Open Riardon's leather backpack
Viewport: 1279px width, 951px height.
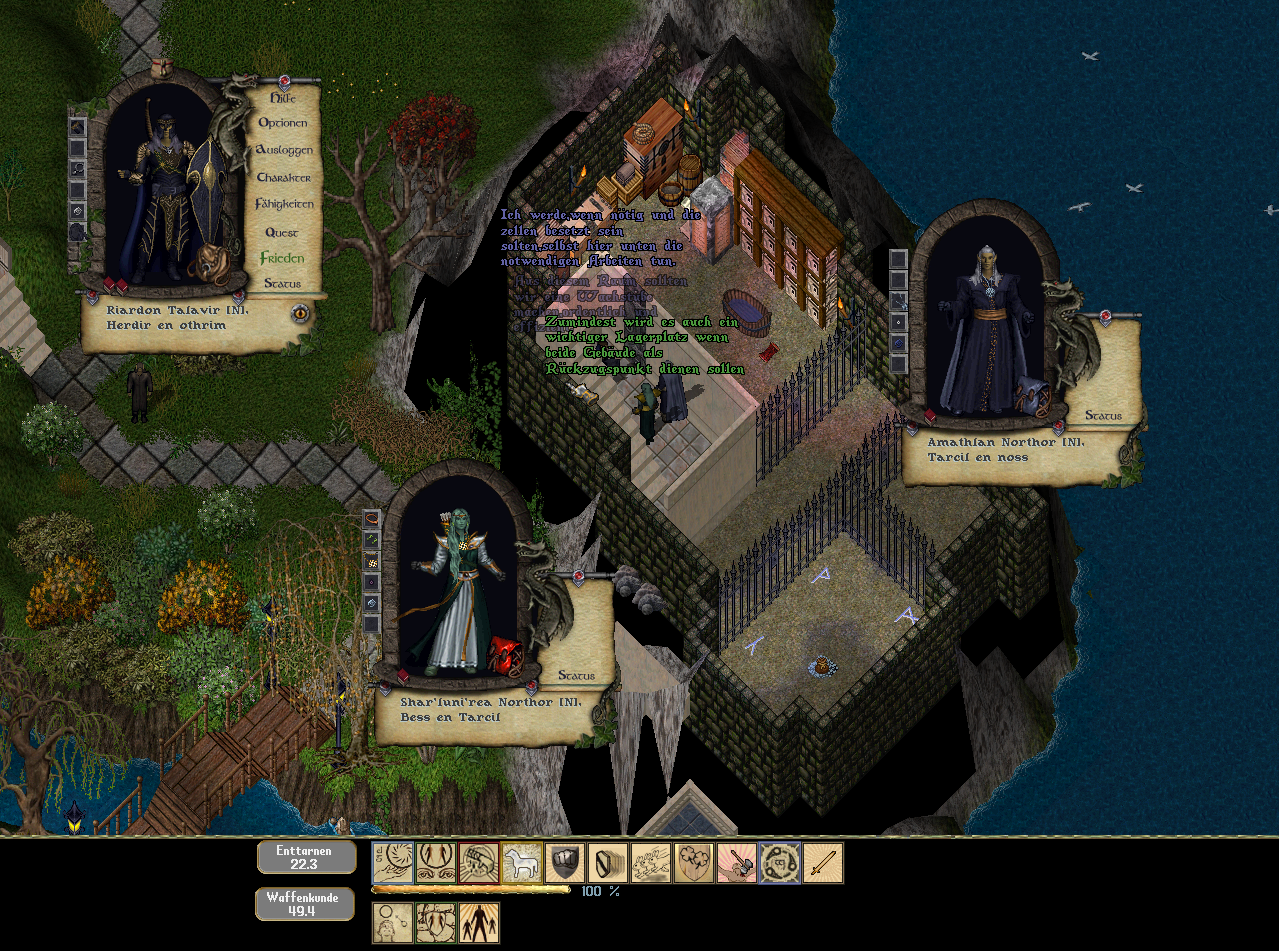pos(211,265)
